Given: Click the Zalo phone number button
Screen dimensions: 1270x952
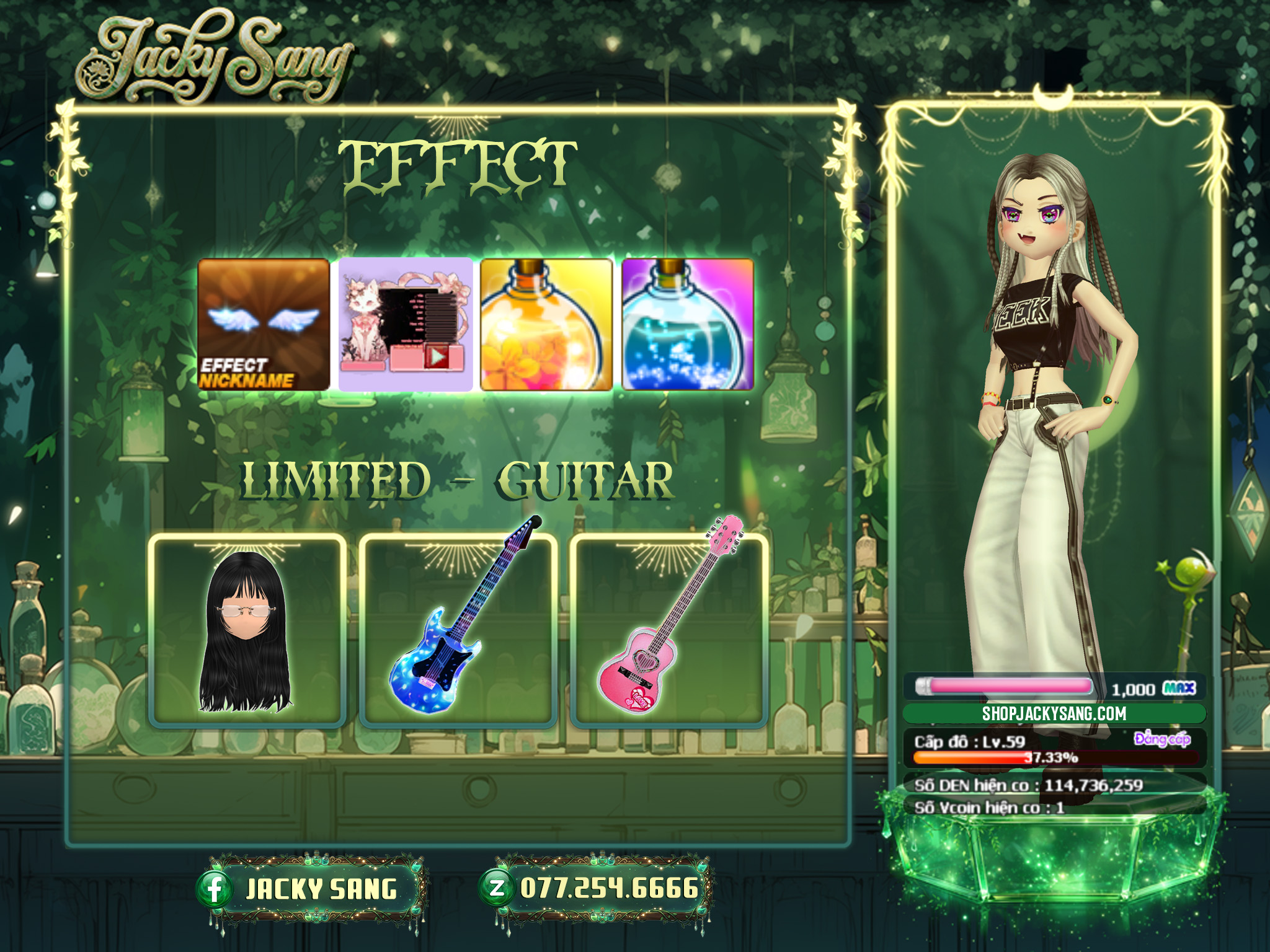Looking at the screenshot, I should click(x=595, y=888).
